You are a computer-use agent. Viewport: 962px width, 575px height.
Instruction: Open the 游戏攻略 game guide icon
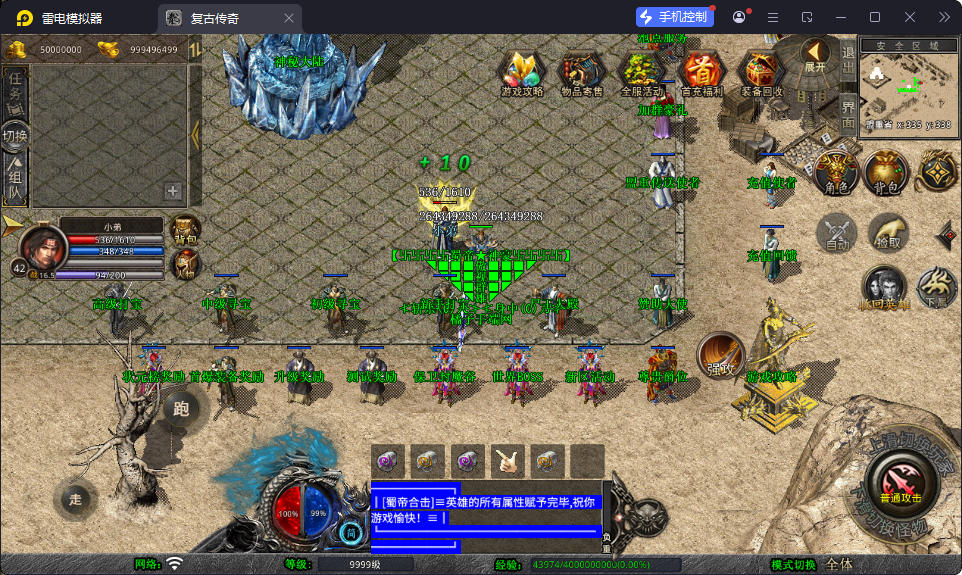point(521,73)
